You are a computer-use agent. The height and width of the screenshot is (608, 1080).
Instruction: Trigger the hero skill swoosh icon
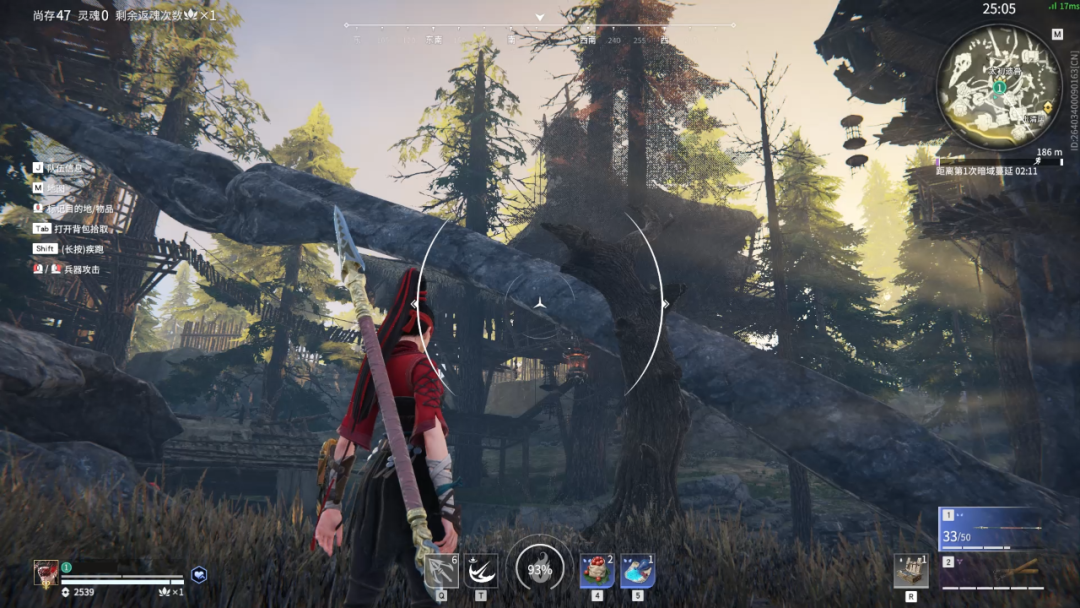click(x=481, y=571)
